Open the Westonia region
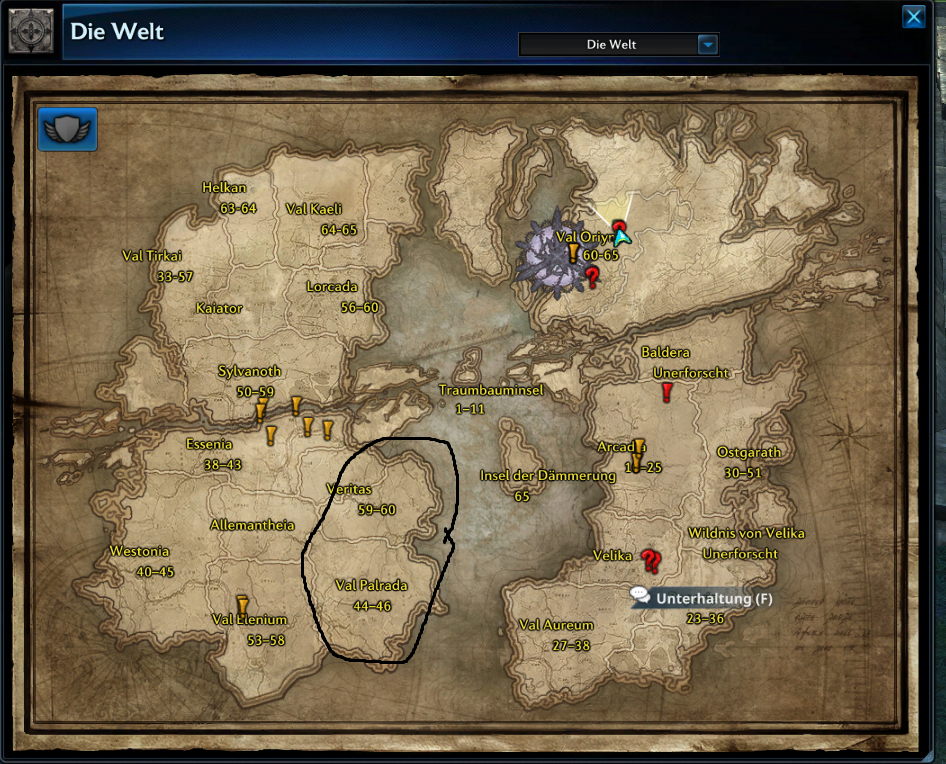Image resolution: width=946 pixels, height=764 pixels. (139, 551)
